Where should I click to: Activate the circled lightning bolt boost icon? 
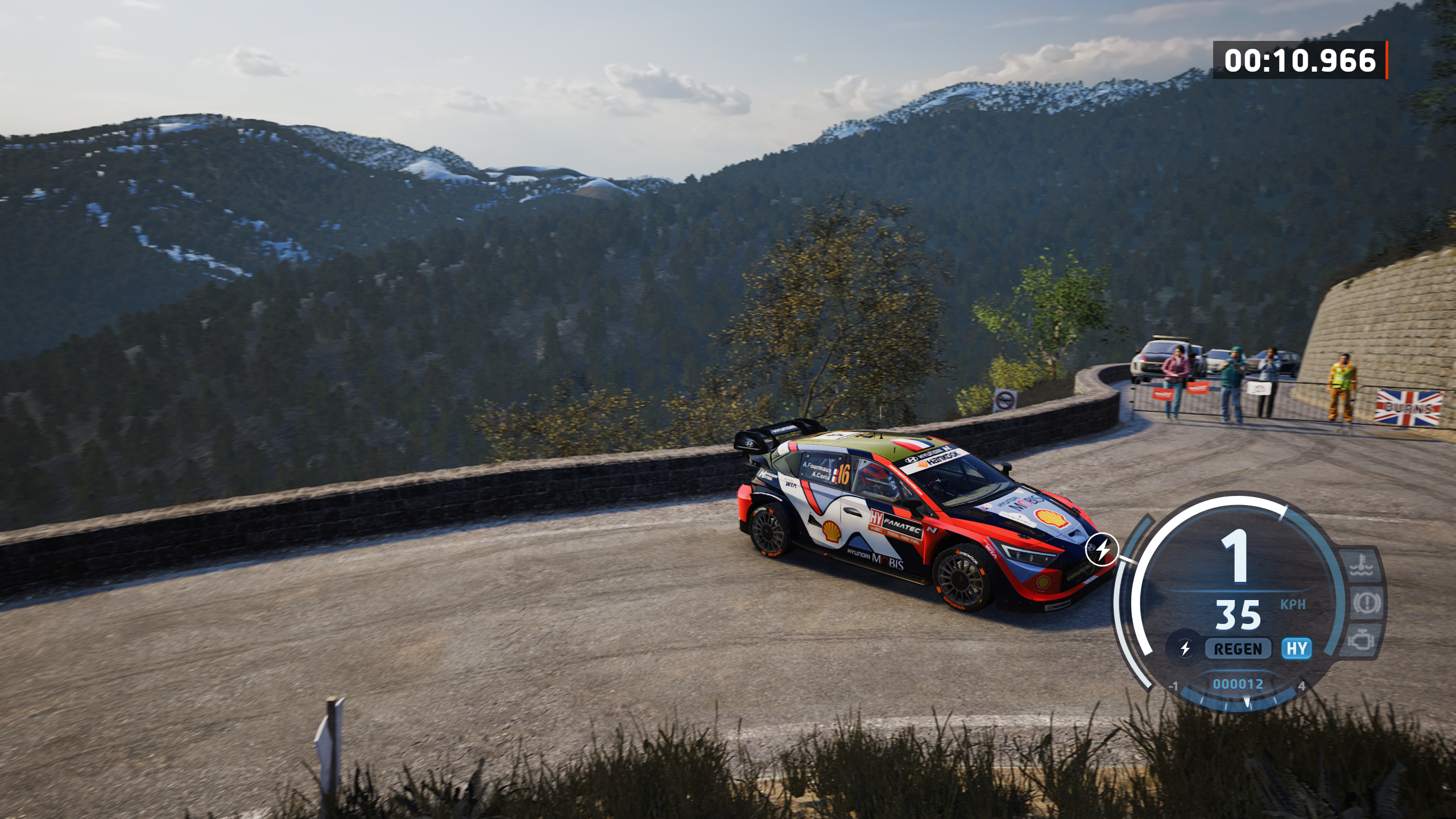coord(1102,550)
